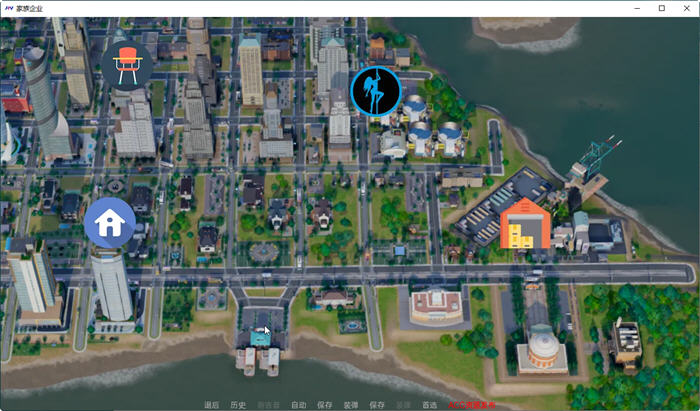Click the red ACG资源发布 link
This screenshot has width=700, height=411.
(472, 405)
